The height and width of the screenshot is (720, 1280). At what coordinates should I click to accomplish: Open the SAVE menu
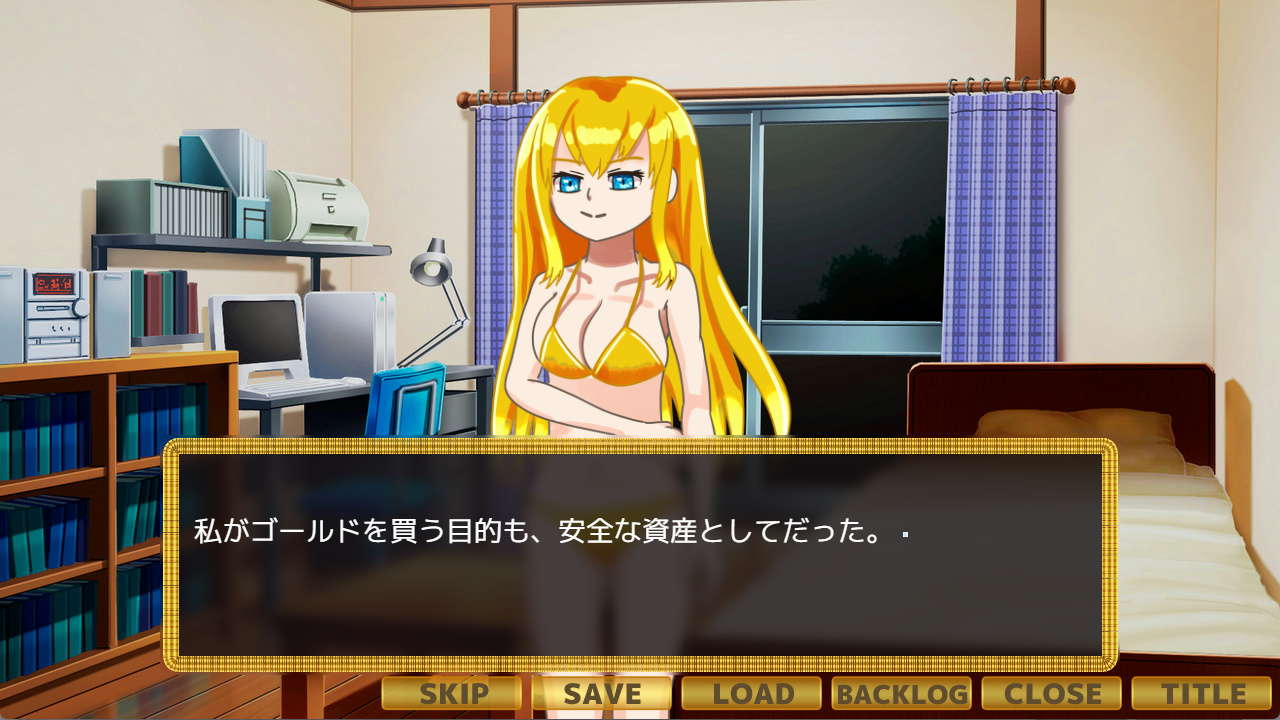(x=602, y=693)
